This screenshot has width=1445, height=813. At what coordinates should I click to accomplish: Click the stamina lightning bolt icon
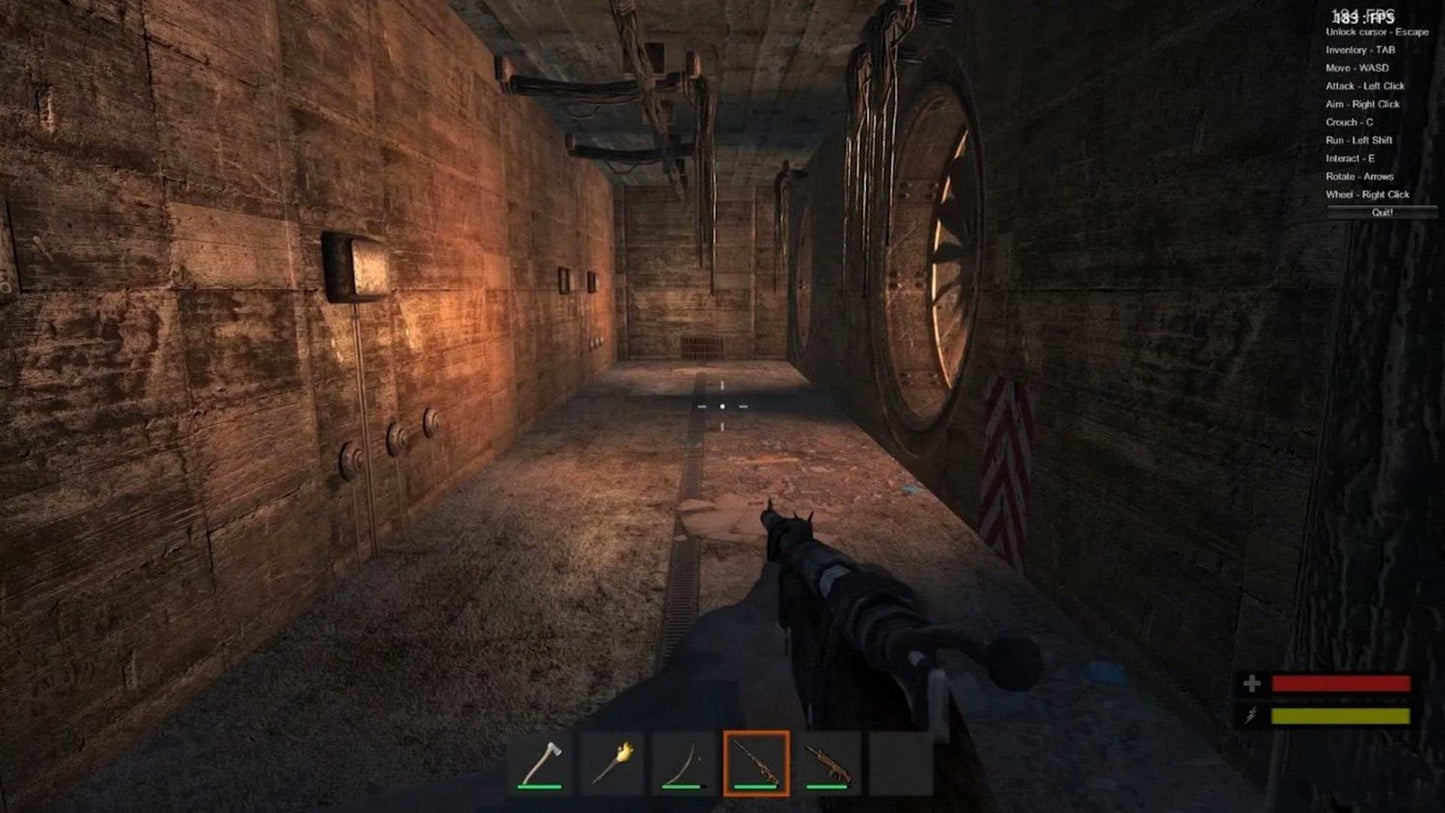click(1250, 714)
